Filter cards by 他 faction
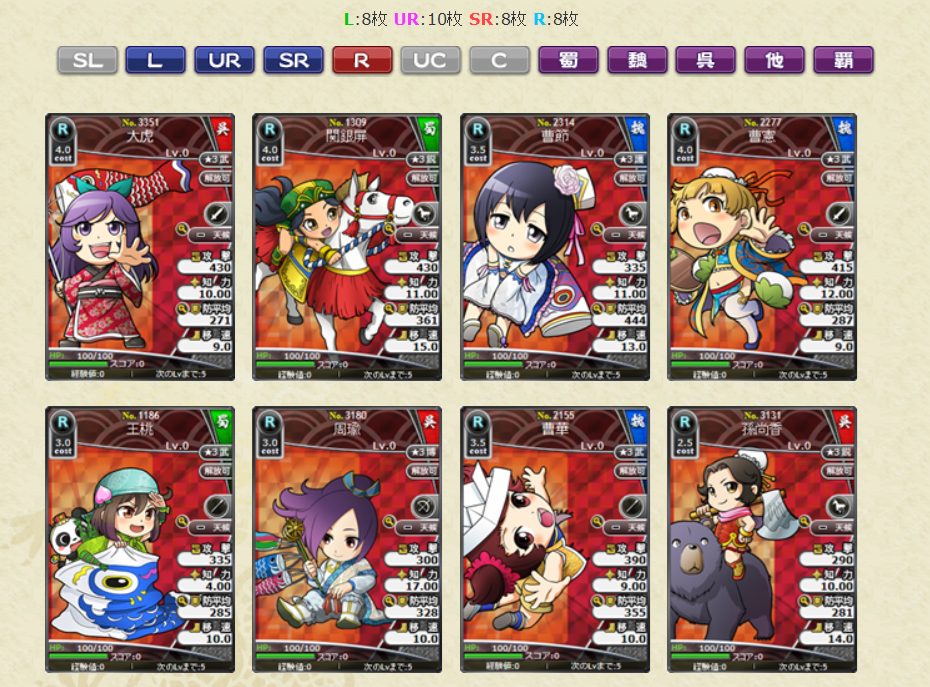 click(x=774, y=60)
